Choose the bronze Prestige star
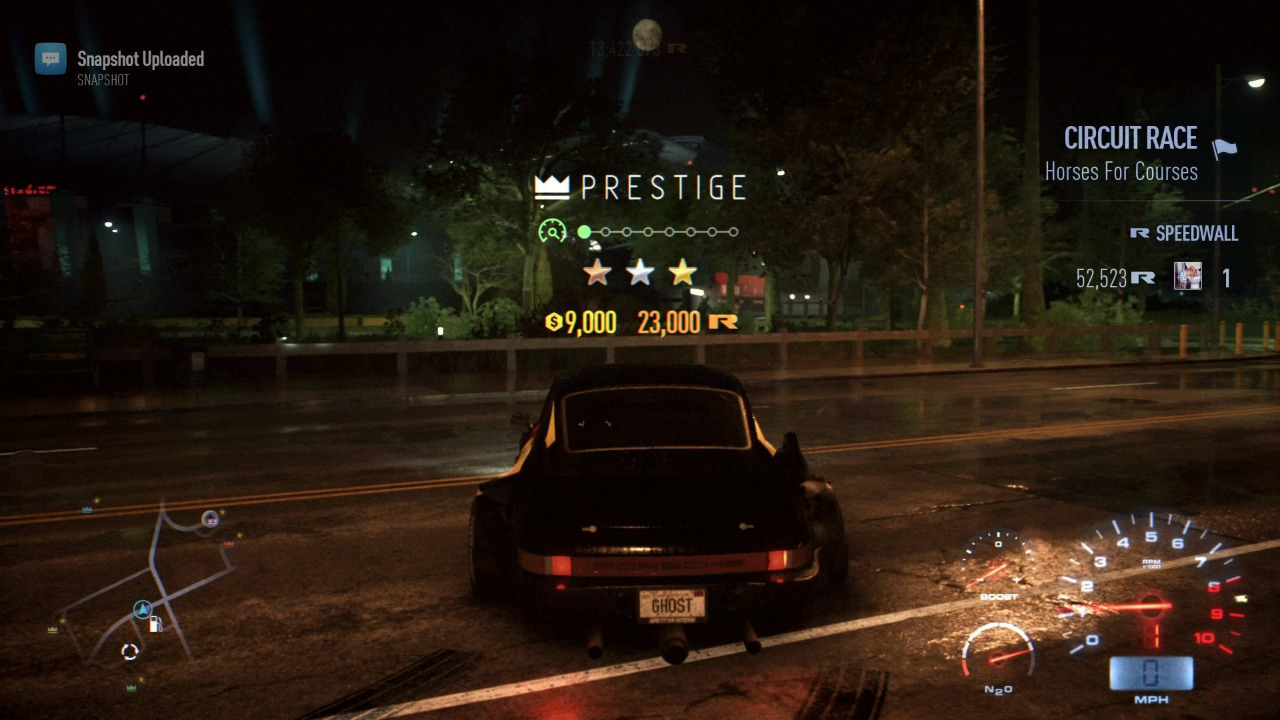Screen dimensions: 1280x720 coord(597,271)
